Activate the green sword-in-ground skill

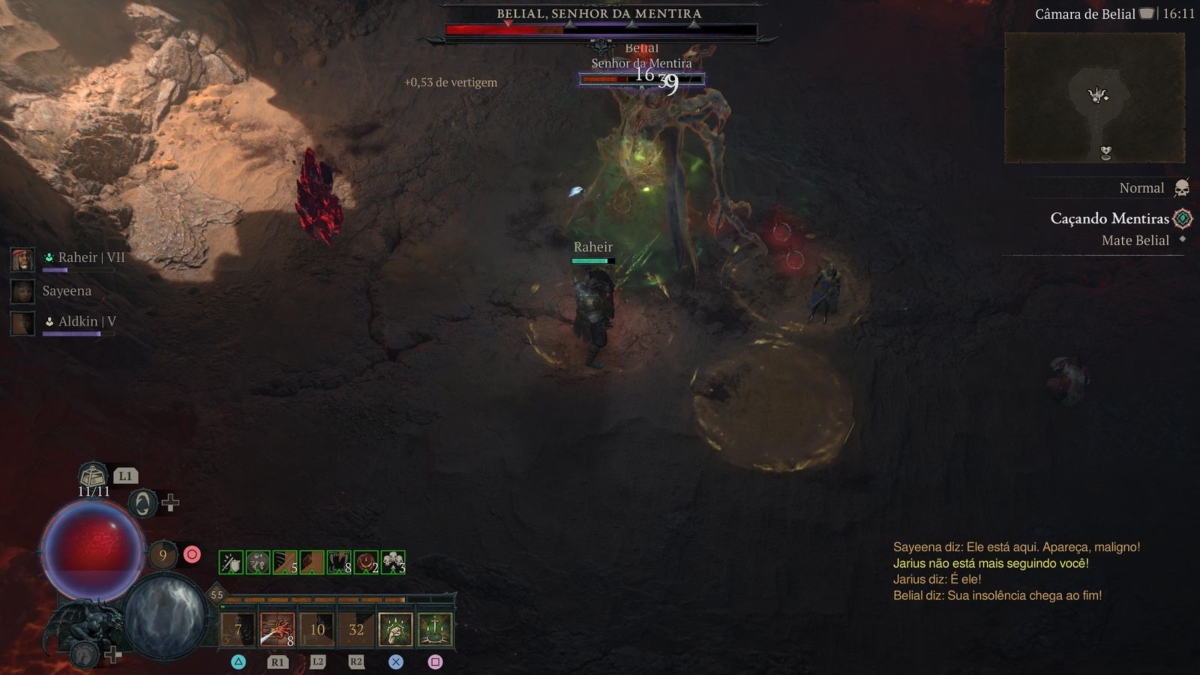(435, 630)
